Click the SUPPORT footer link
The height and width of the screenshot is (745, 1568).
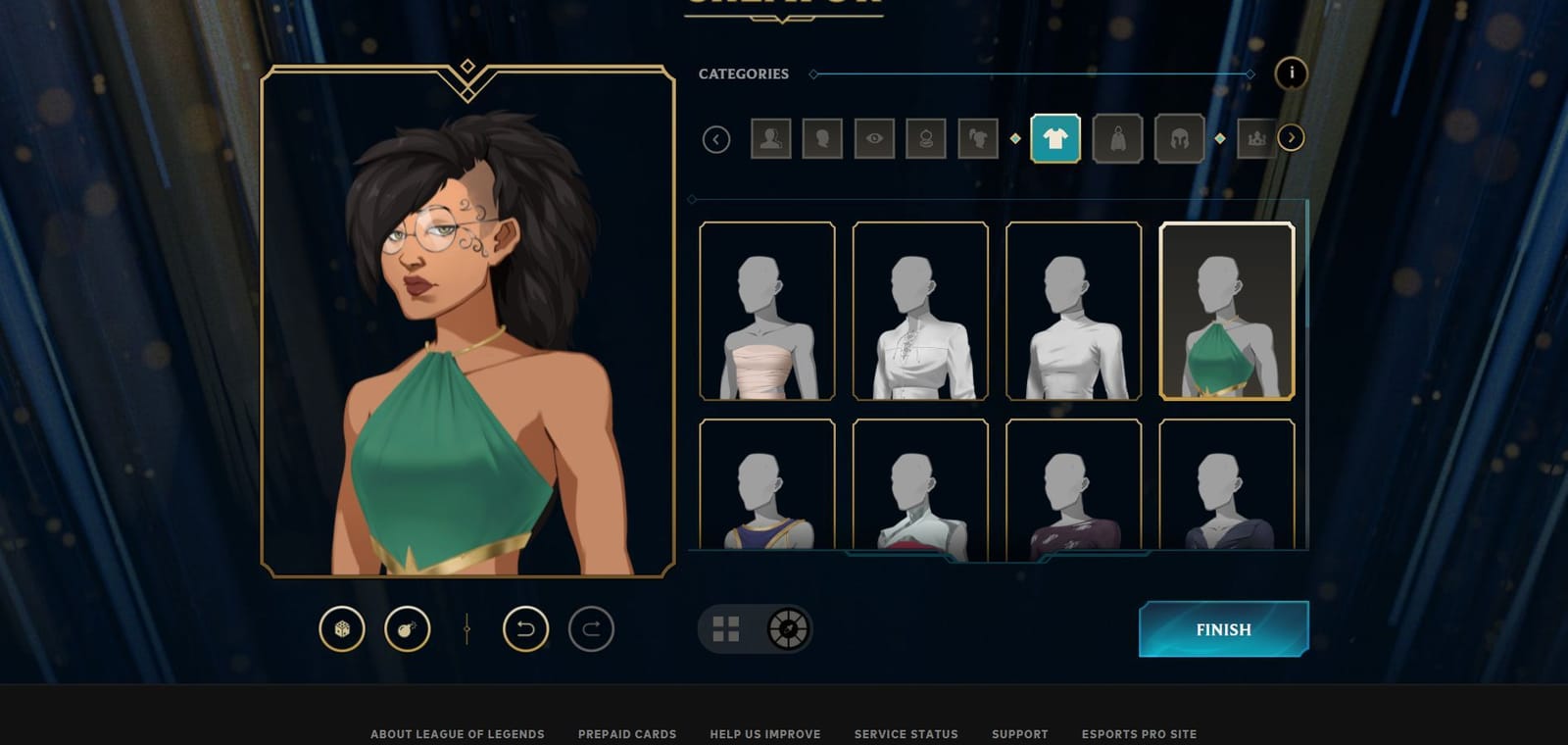(x=1020, y=733)
